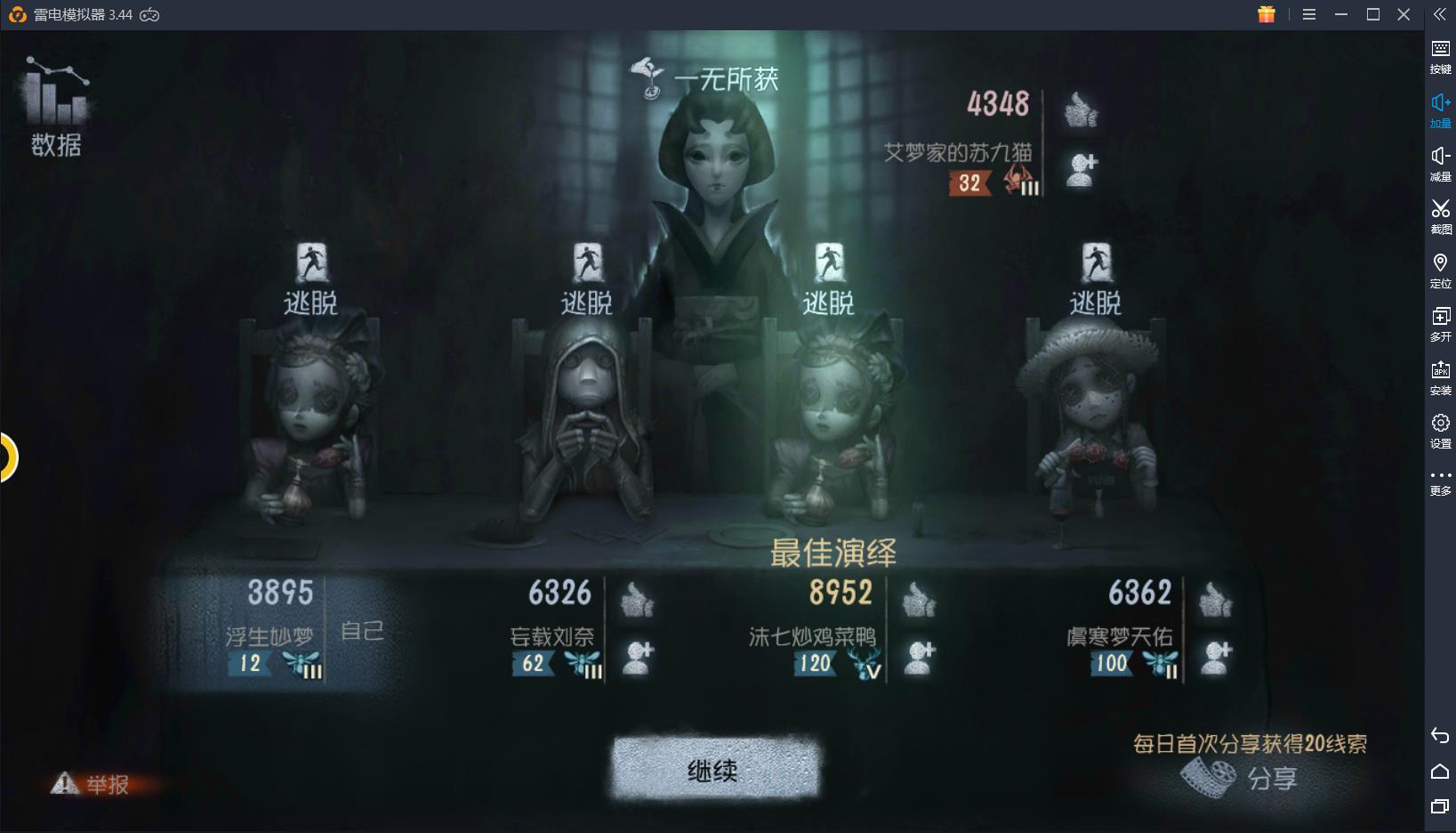The width and height of the screenshot is (1456, 833).
Task: Continue with the 继续 button
Action: coord(713,769)
